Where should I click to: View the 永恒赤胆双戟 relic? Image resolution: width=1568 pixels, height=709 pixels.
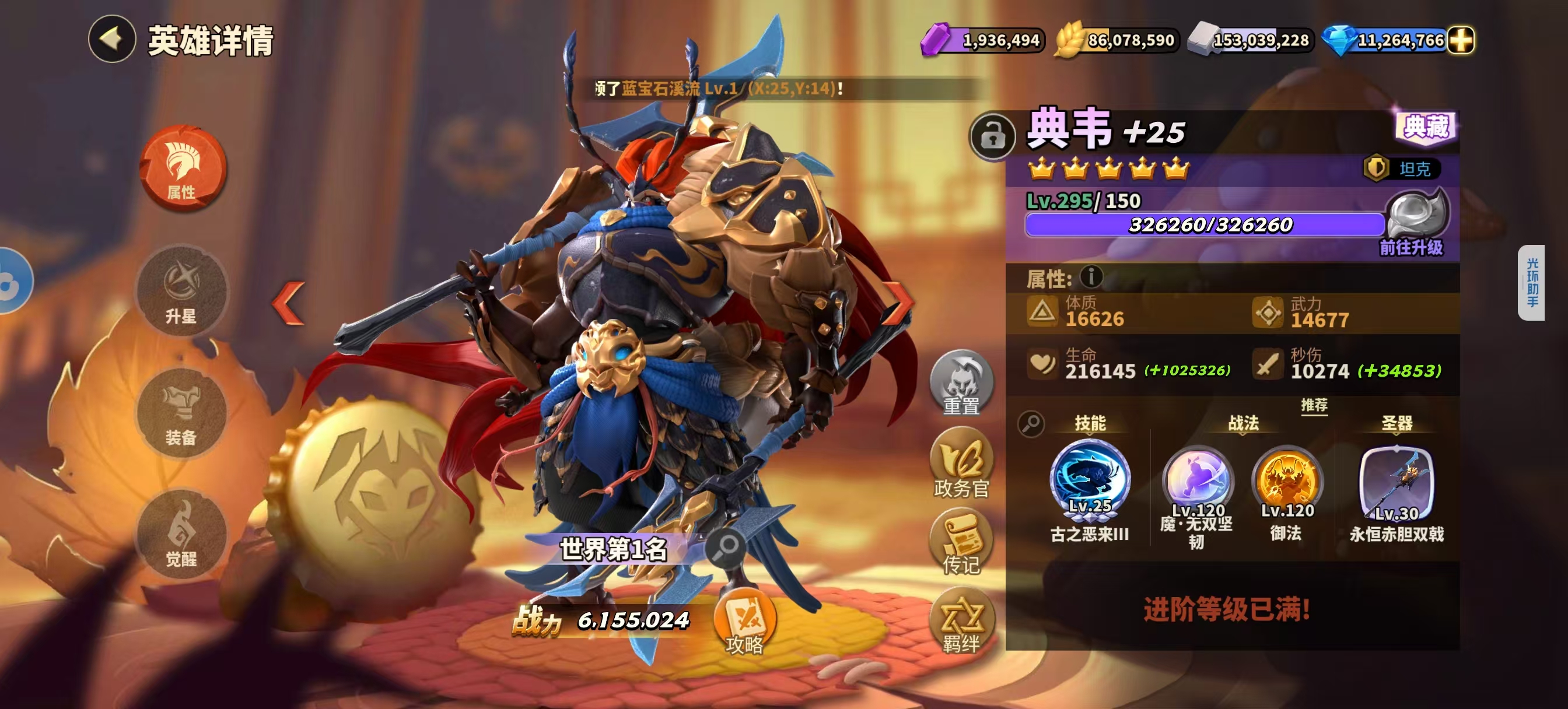[x=1396, y=483]
